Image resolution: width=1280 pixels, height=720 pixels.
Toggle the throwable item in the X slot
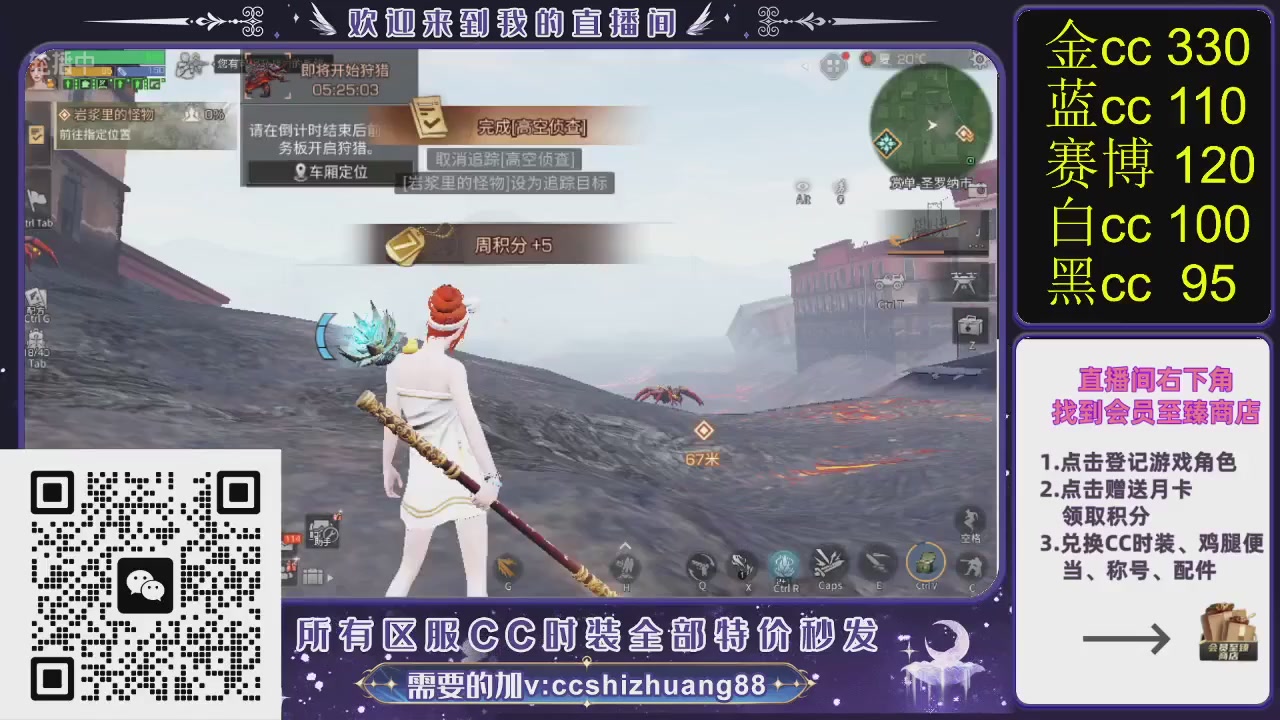pyautogui.click(x=747, y=566)
